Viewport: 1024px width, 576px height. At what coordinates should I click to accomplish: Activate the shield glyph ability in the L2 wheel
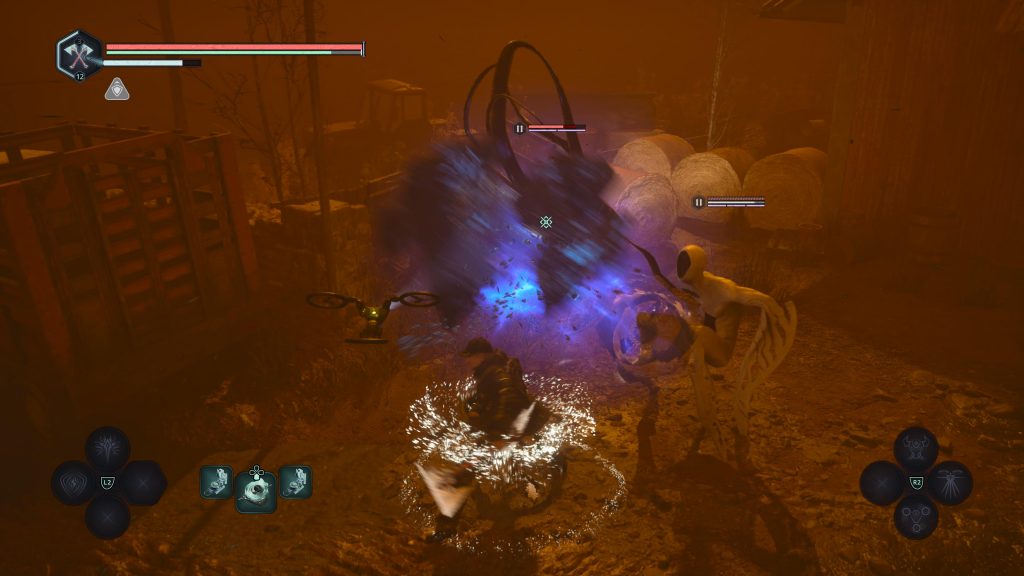73,483
